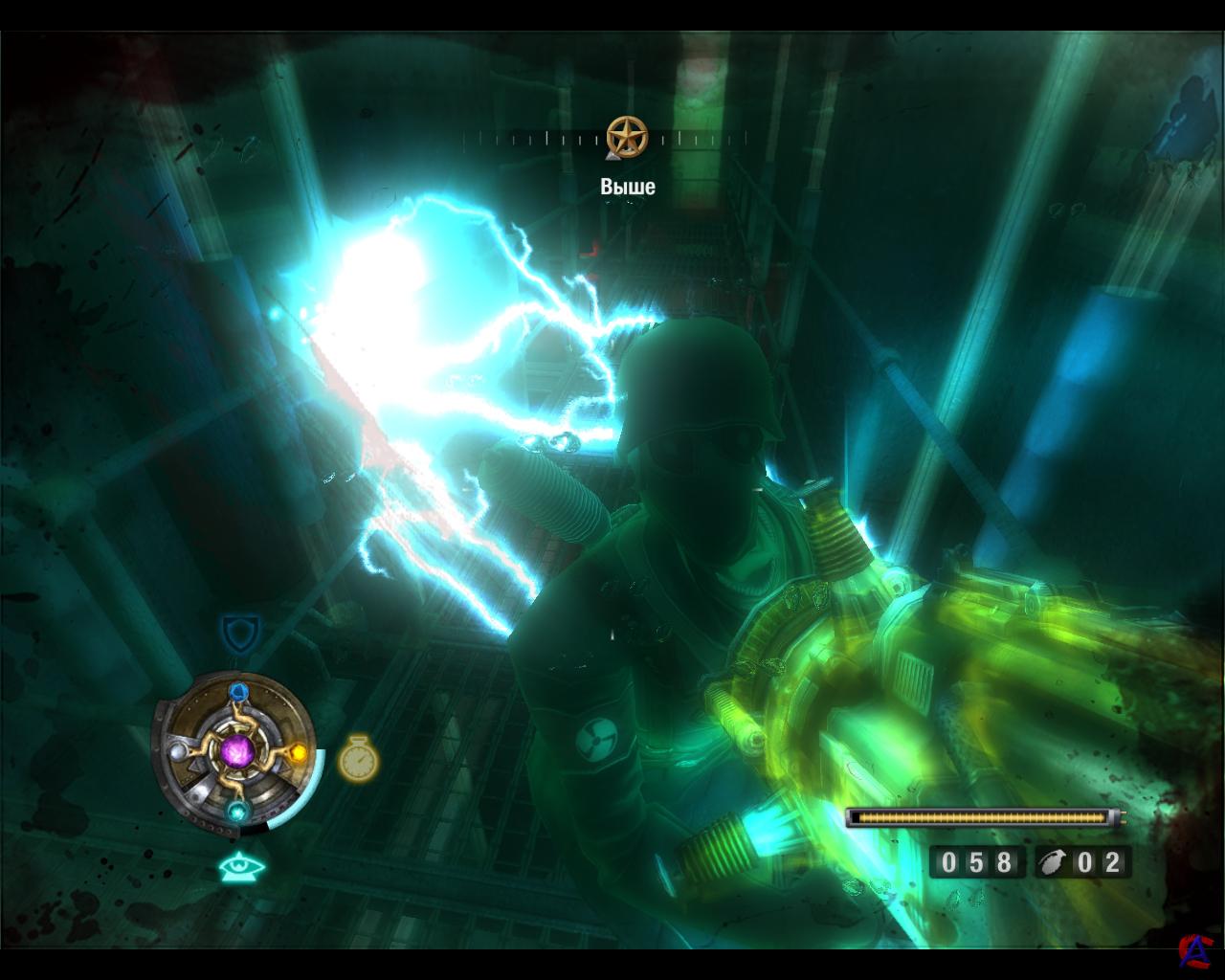Click the gold star objective marker
Viewport: 1225px width, 980px height.
(627, 137)
